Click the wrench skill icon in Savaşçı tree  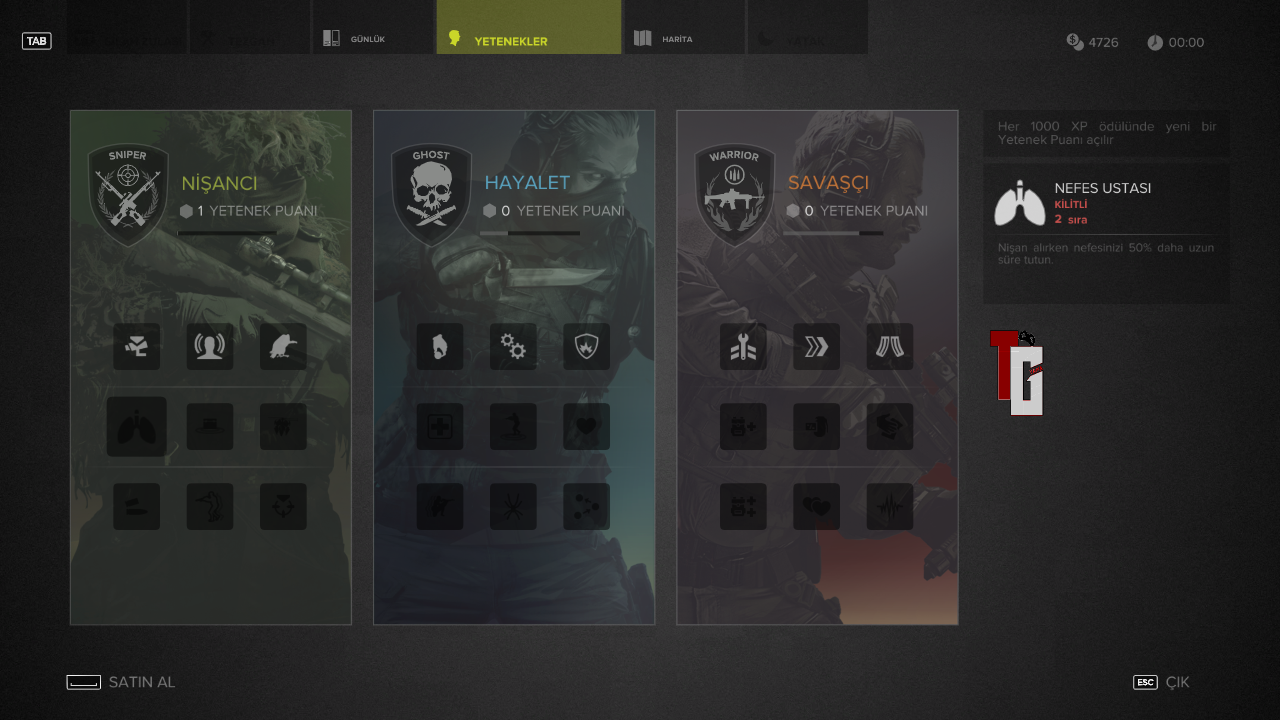pos(743,346)
